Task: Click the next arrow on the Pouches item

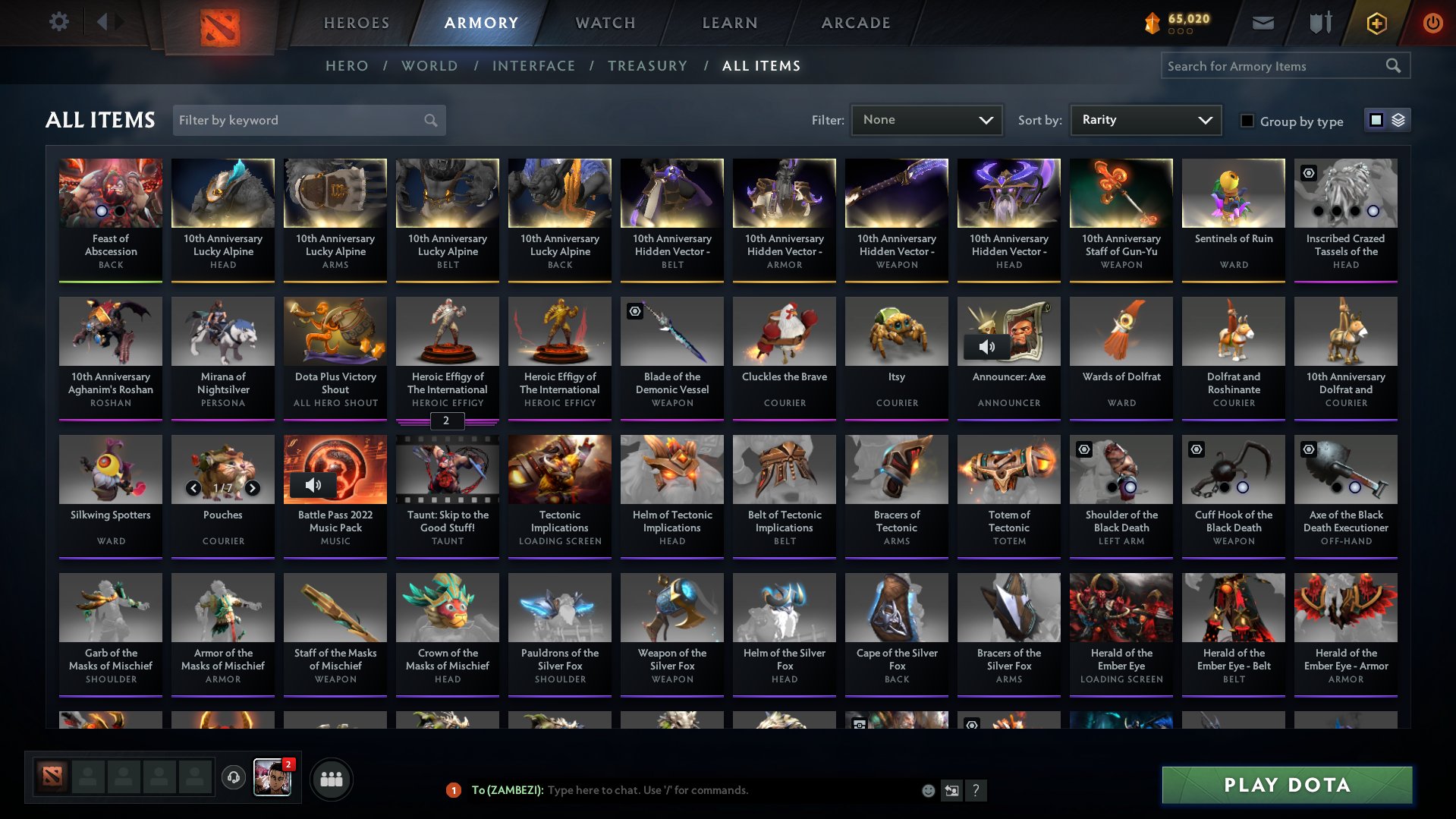Action: pyautogui.click(x=253, y=488)
